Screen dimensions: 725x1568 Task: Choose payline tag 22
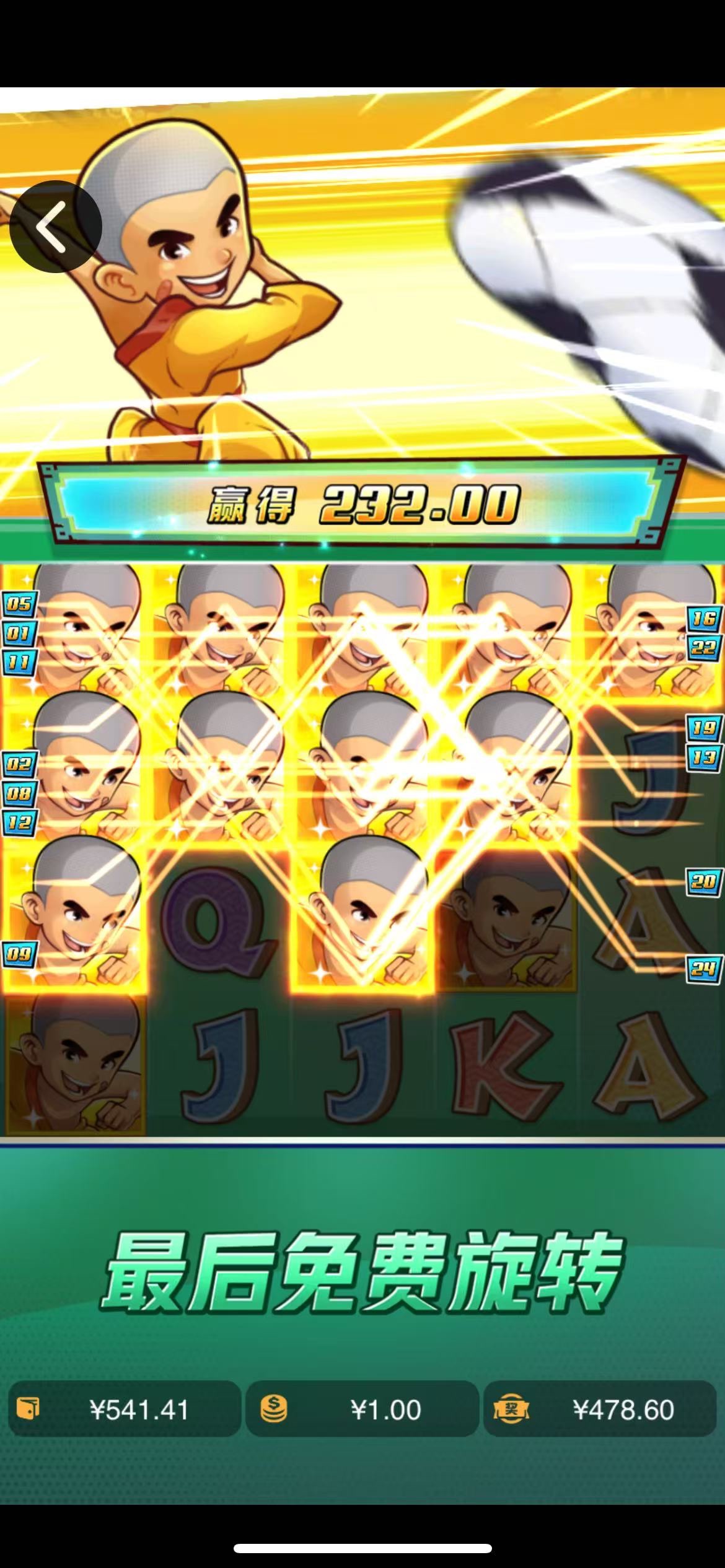pyautogui.click(x=705, y=648)
